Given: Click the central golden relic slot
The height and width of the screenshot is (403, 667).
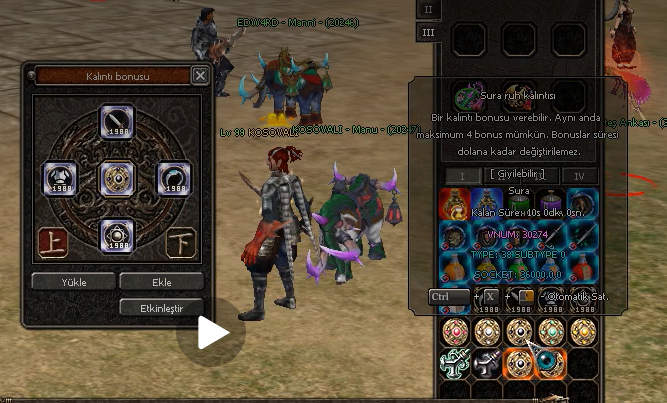Looking at the screenshot, I should (116, 178).
